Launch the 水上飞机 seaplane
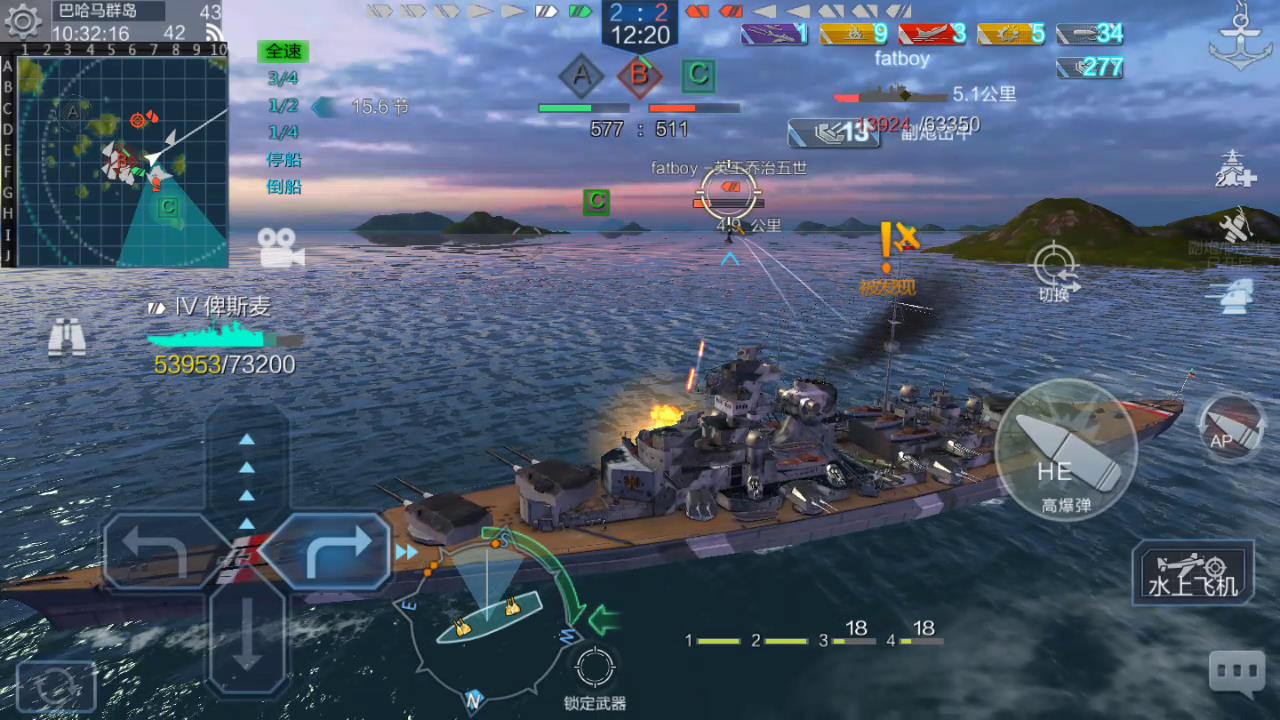The image size is (1280, 720). [1193, 573]
